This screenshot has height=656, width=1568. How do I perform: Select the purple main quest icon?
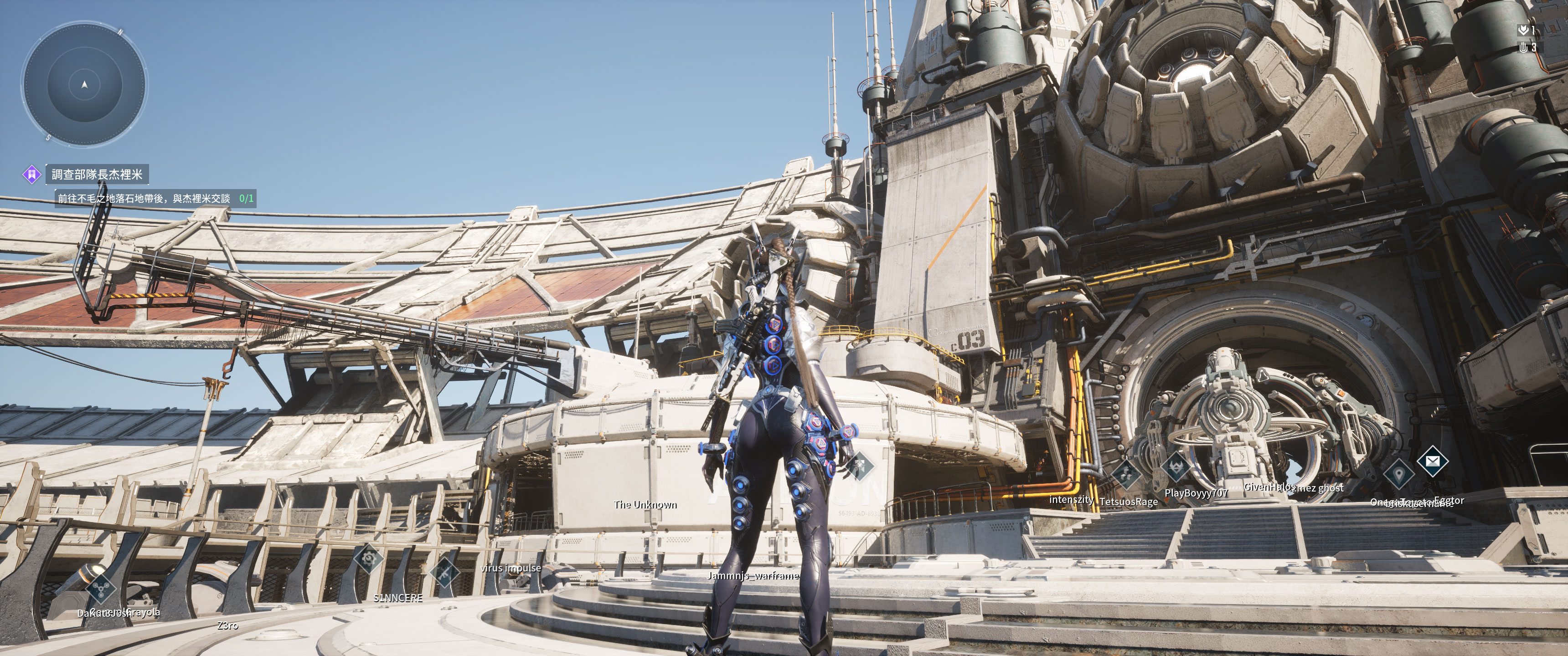point(31,174)
